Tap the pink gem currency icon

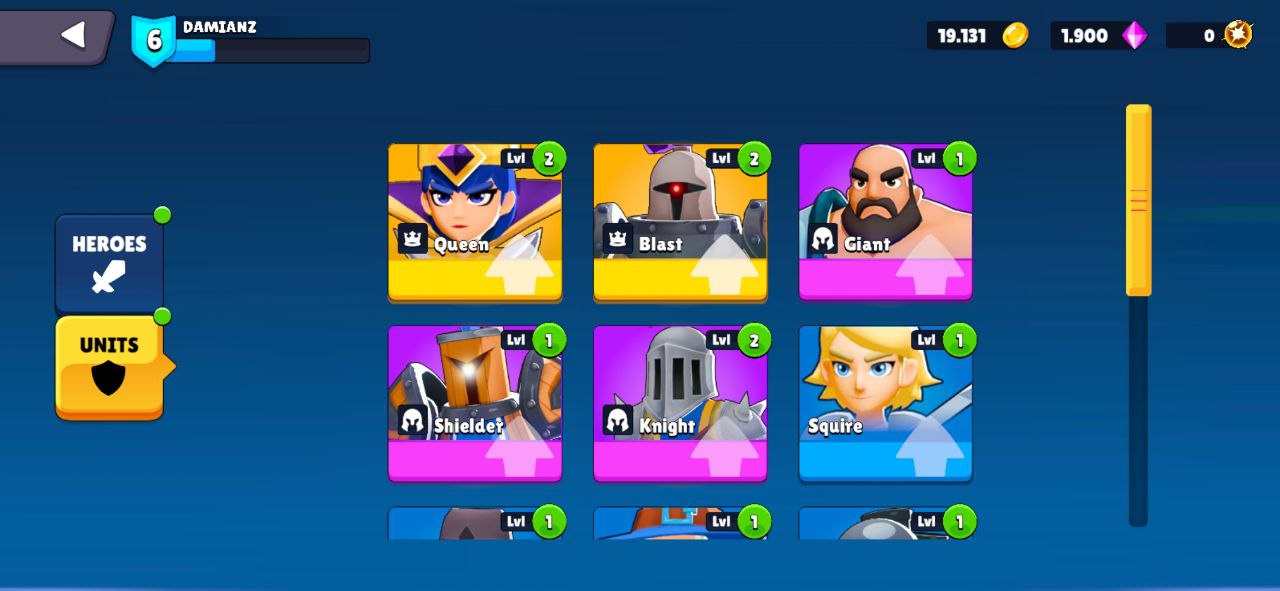1134,36
